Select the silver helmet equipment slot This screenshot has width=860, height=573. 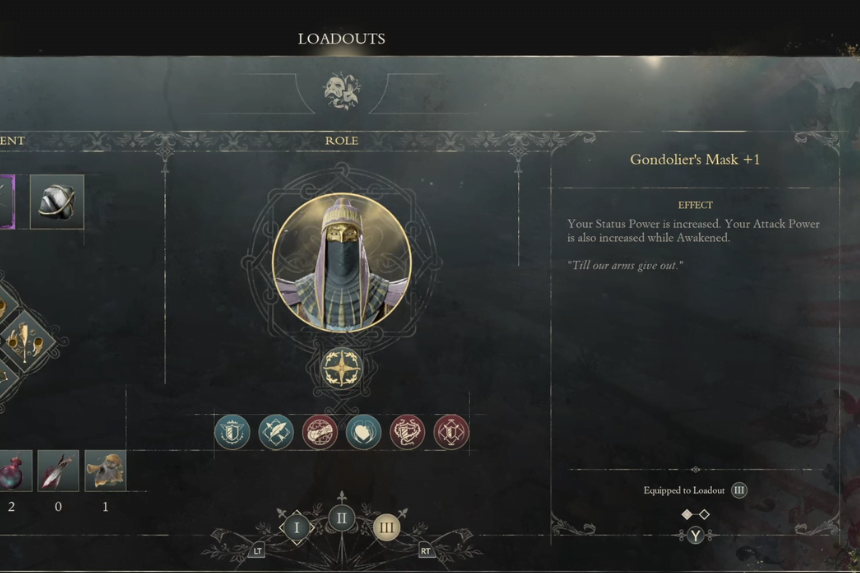[x=56, y=202]
